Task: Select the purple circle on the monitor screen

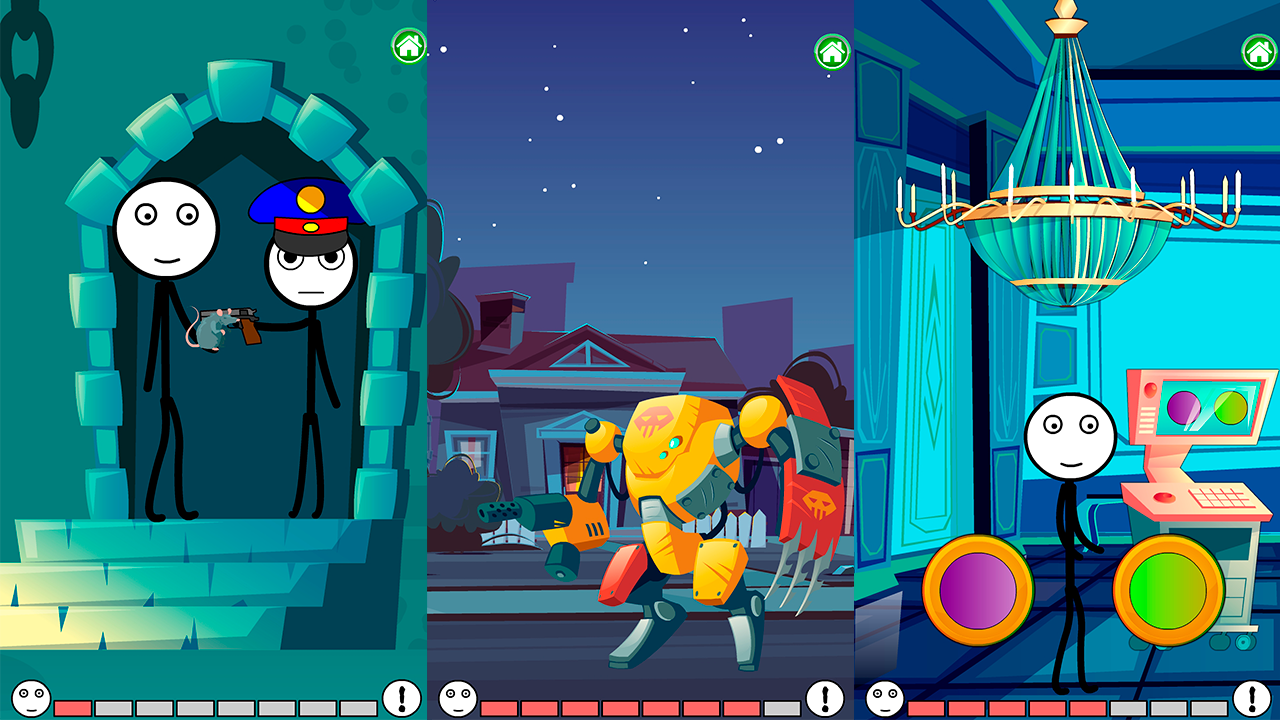Action: pyautogui.click(x=1184, y=408)
